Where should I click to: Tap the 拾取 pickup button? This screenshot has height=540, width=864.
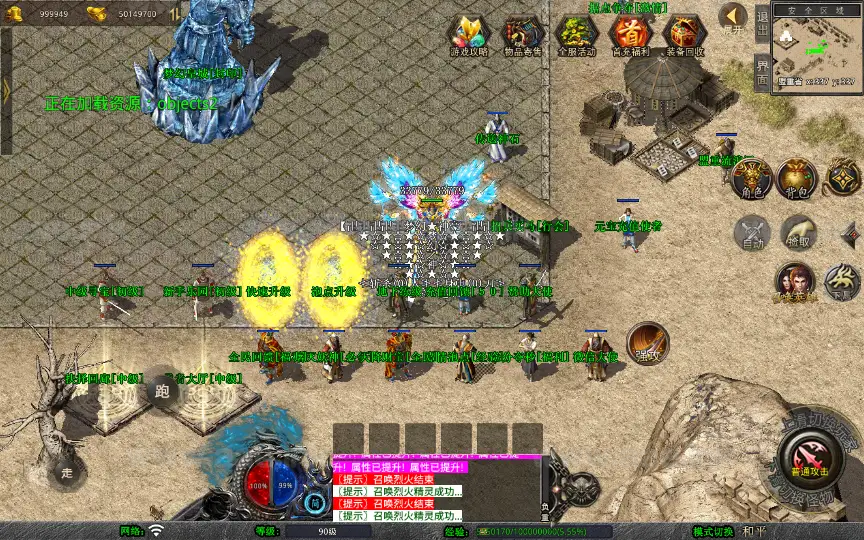pos(797,234)
